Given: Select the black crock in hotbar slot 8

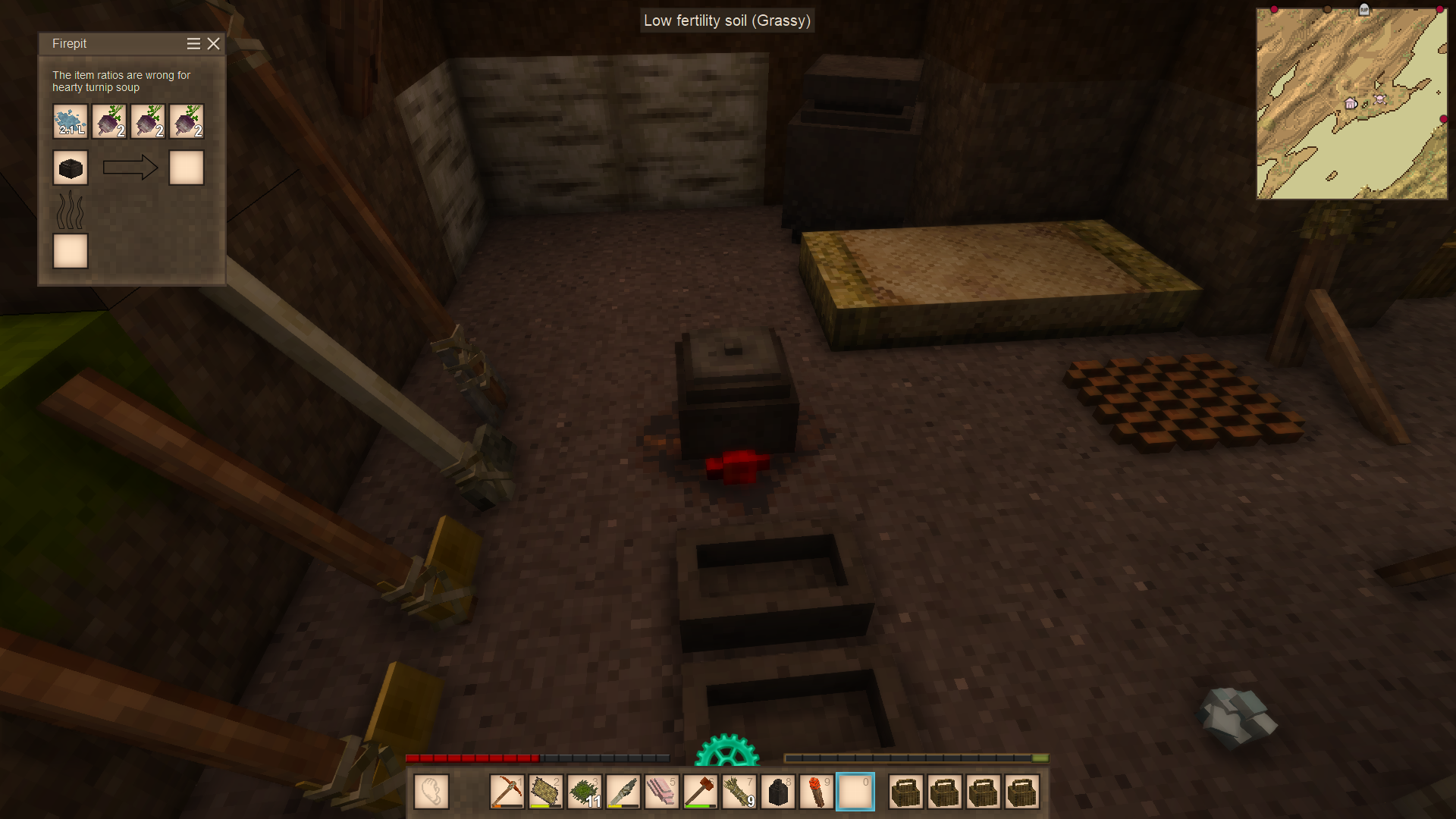Looking at the screenshot, I should pos(777,792).
